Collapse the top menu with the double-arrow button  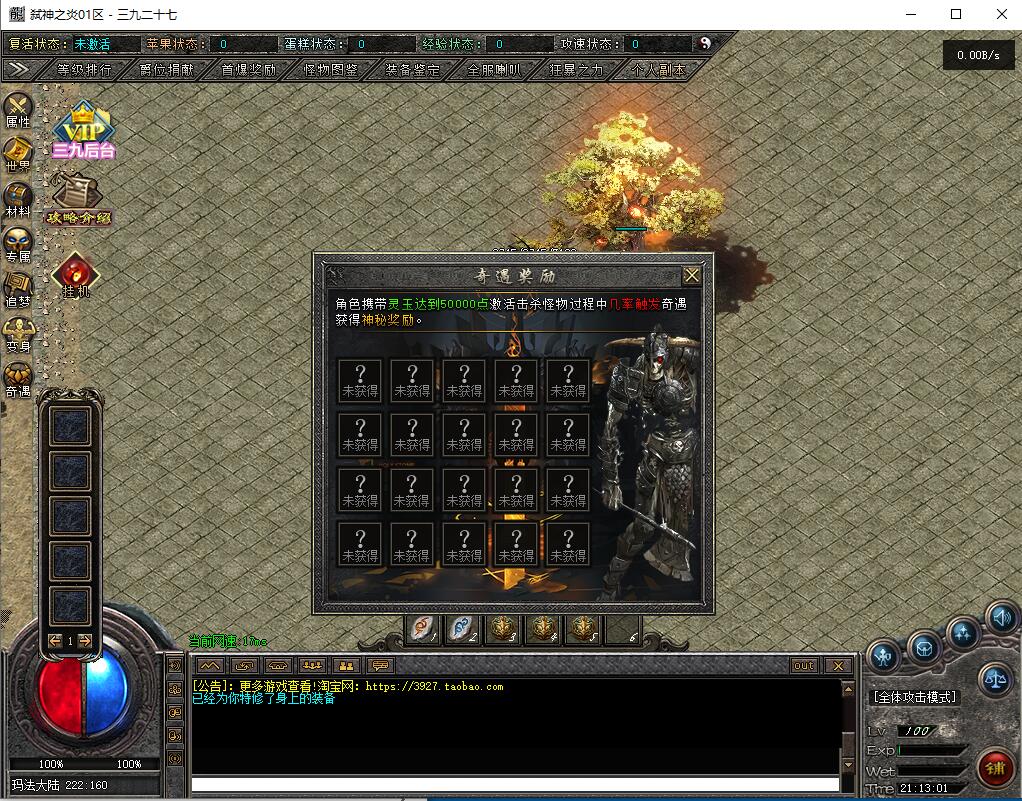point(18,70)
